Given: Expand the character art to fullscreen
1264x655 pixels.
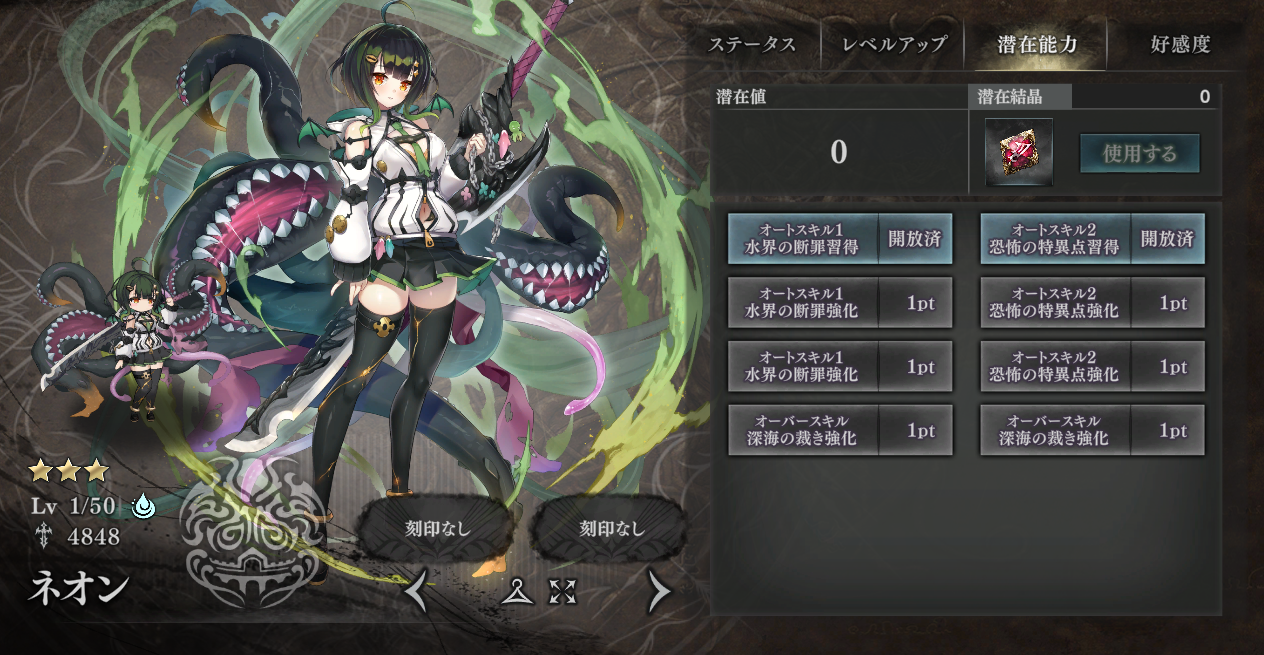Looking at the screenshot, I should point(563,592).
